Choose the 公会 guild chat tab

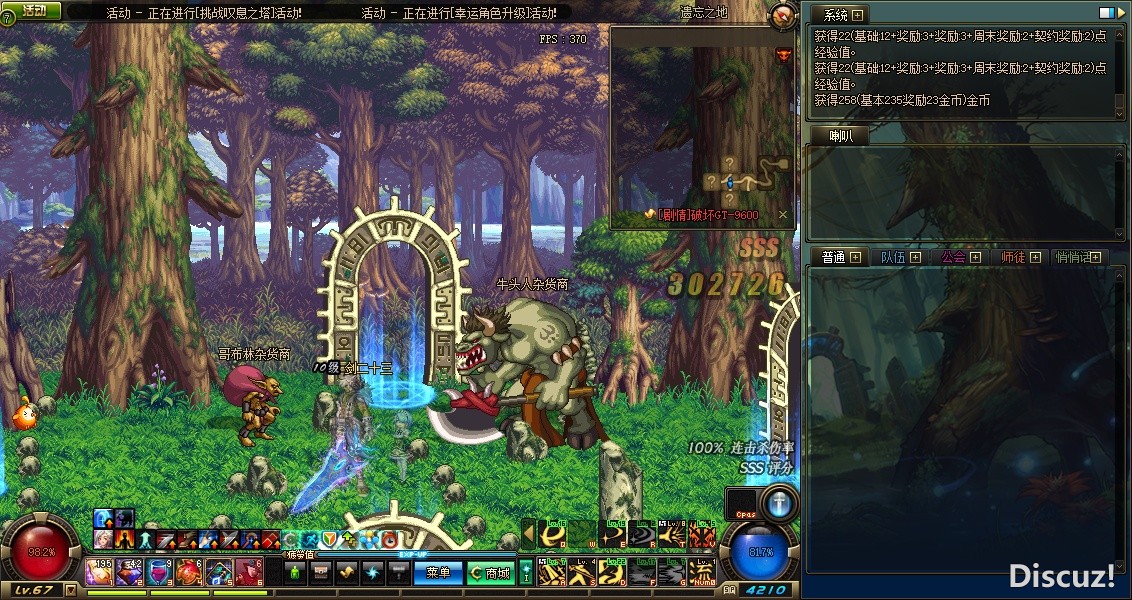click(x=953, y=257)
